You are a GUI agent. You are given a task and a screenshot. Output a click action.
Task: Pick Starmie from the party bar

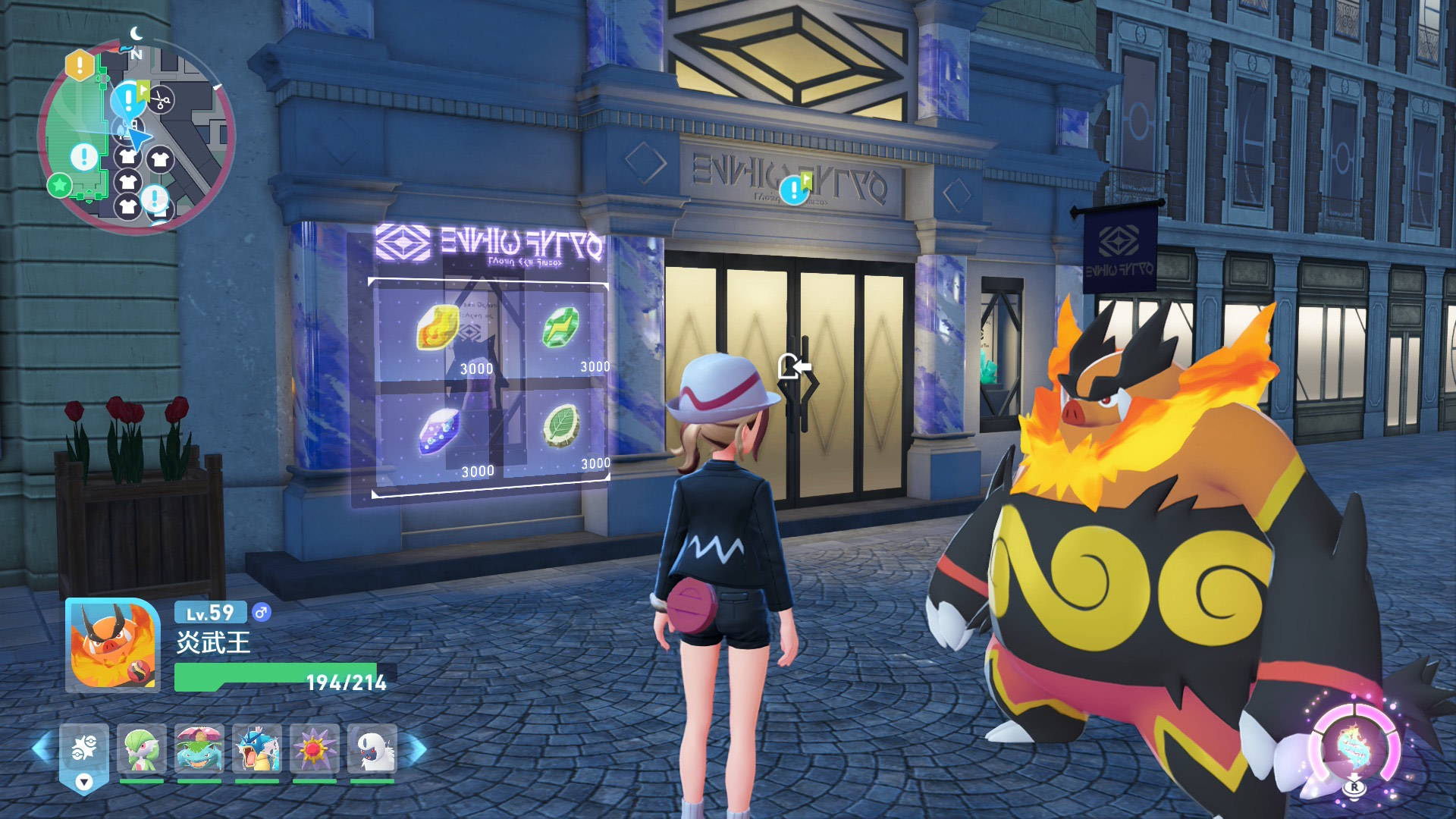click(315, 749)
